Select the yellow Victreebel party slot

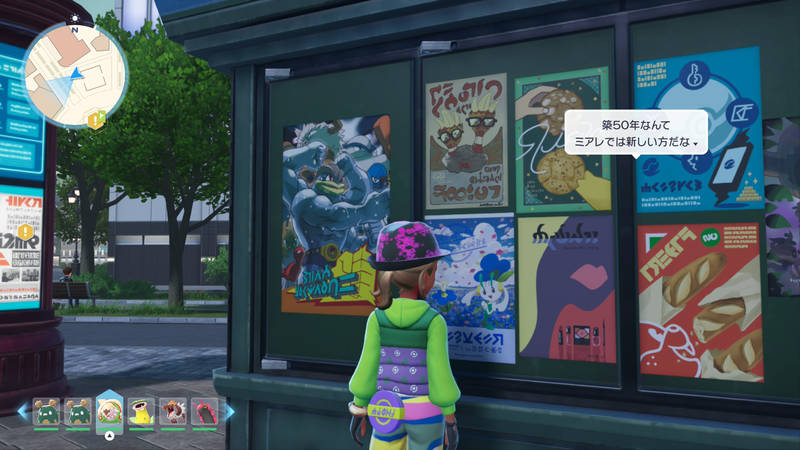(x=142, y=411)
